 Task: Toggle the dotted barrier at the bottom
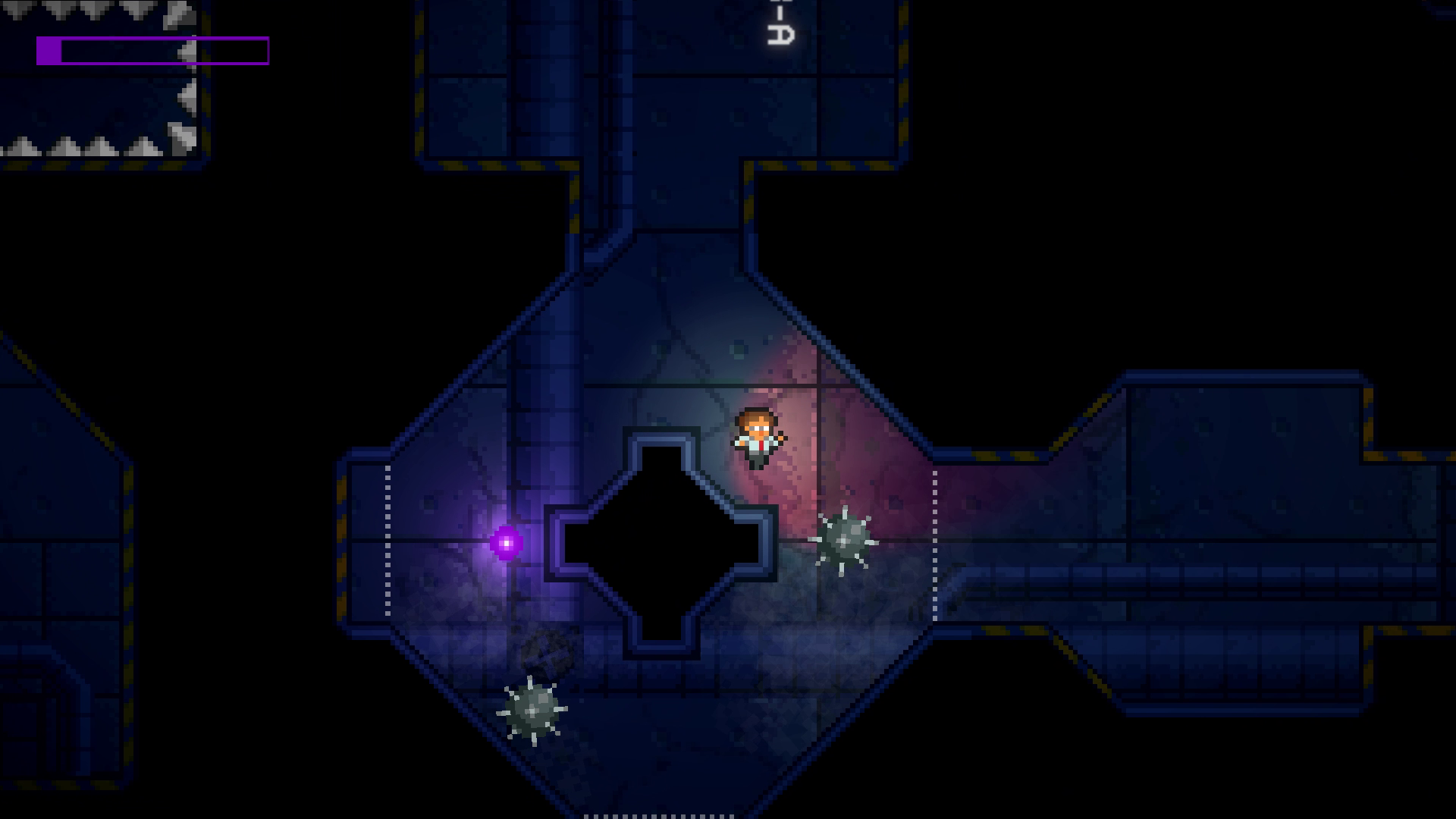(656, 815)
